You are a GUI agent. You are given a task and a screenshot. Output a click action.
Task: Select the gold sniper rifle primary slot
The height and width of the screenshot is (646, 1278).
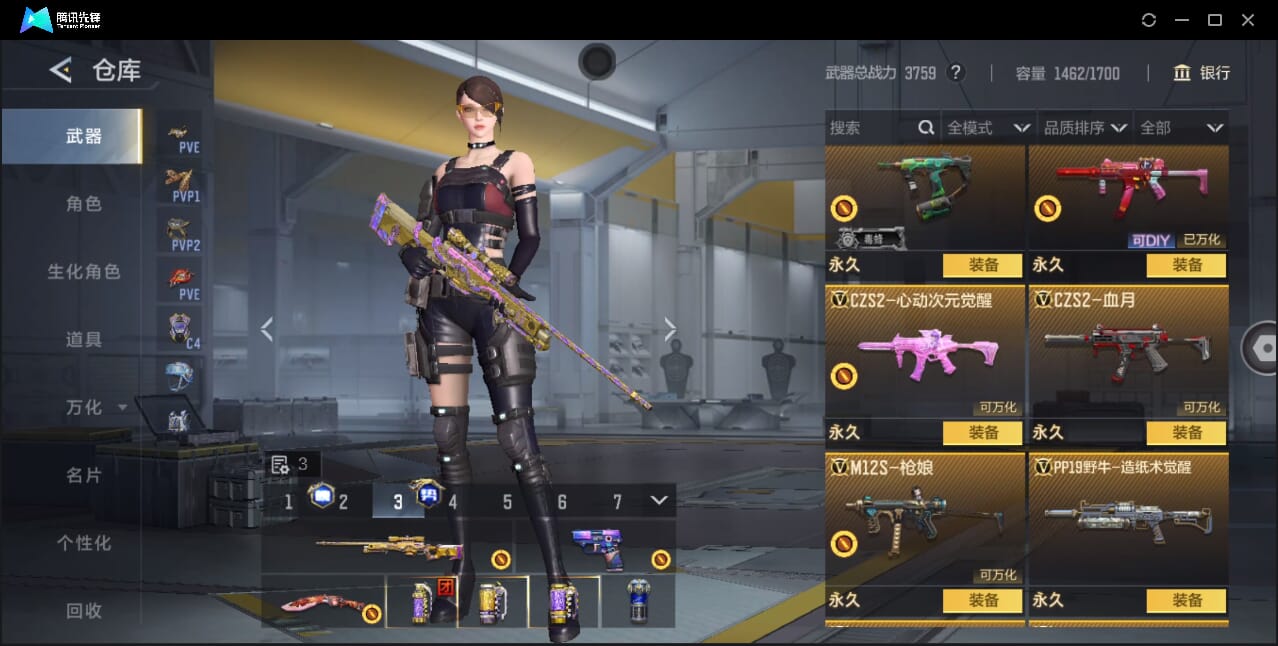pos(388,549)
